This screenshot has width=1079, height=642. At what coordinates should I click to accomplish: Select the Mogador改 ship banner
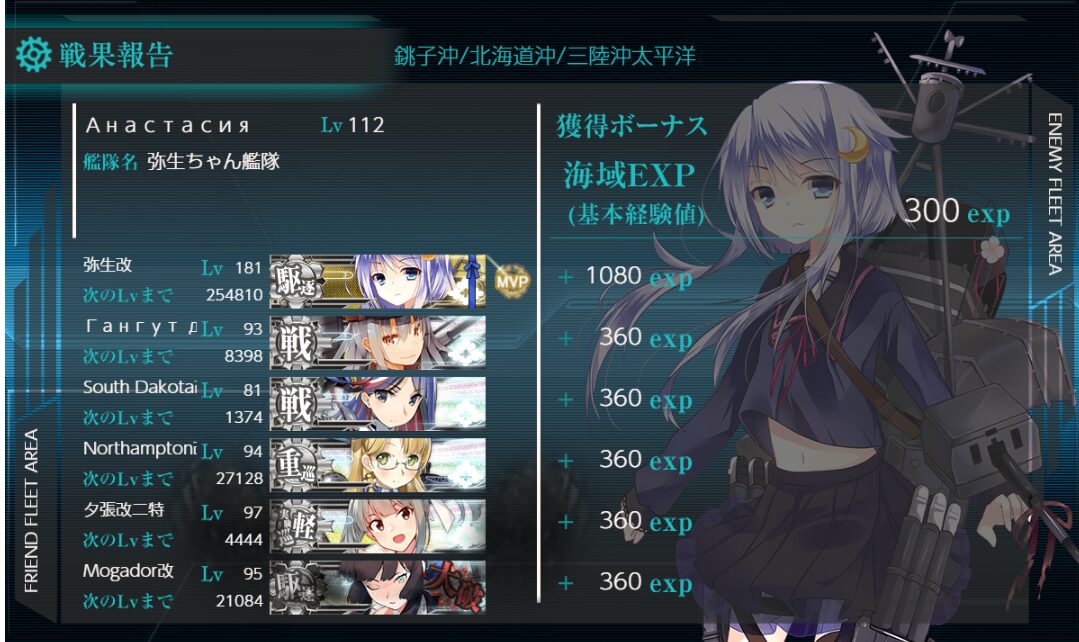point(378,586)
